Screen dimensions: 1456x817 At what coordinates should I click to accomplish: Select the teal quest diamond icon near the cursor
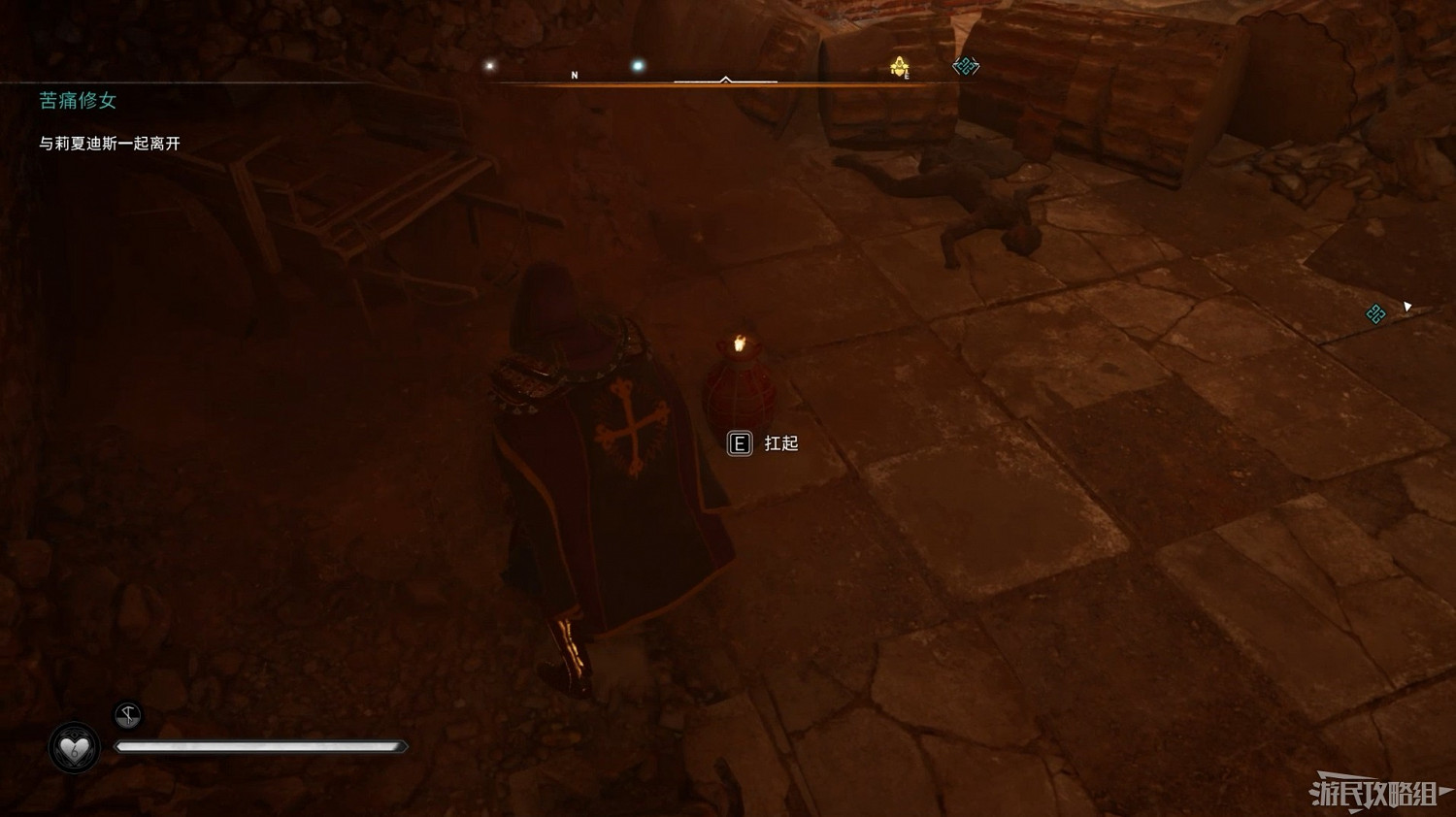click(1374, 314)
